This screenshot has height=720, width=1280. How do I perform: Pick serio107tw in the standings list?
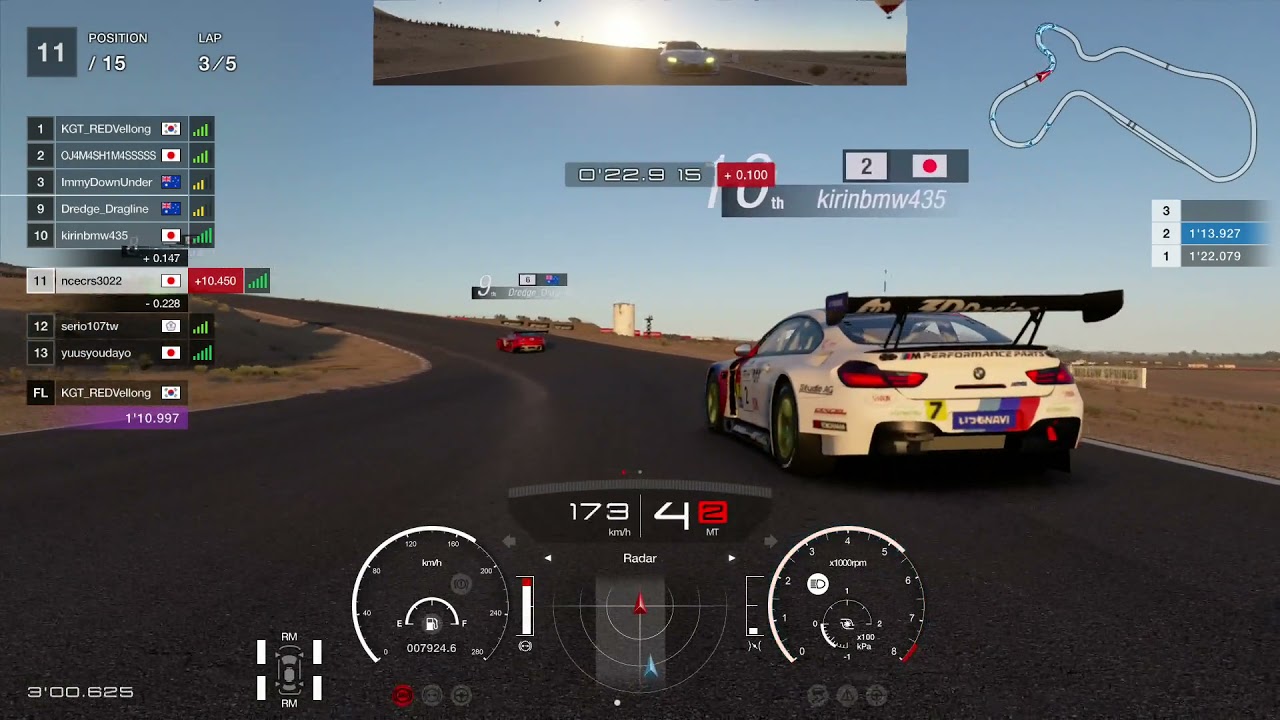pyautogui.click(x=90, y=326)
